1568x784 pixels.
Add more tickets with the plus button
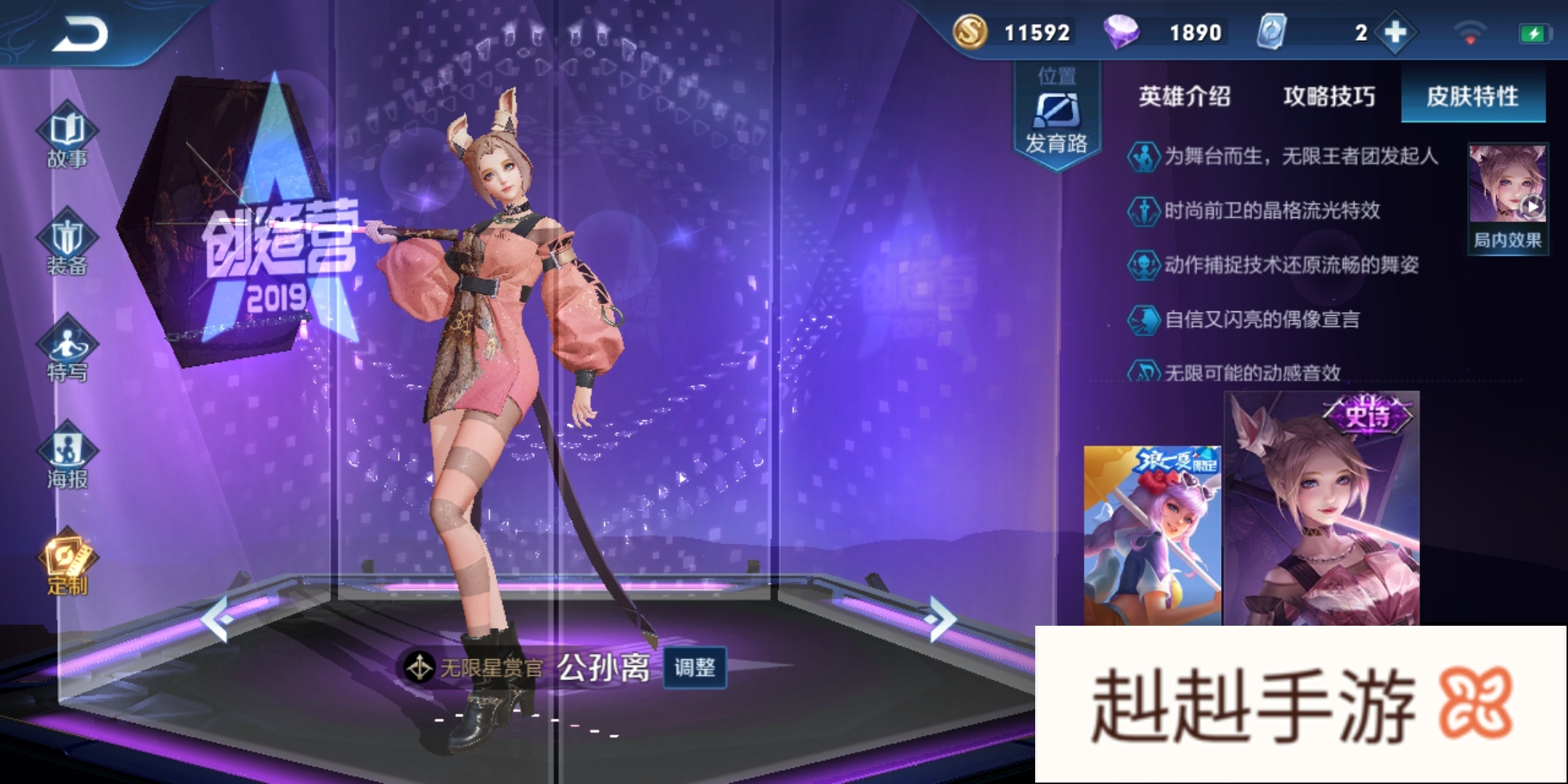click(1395, 33)
